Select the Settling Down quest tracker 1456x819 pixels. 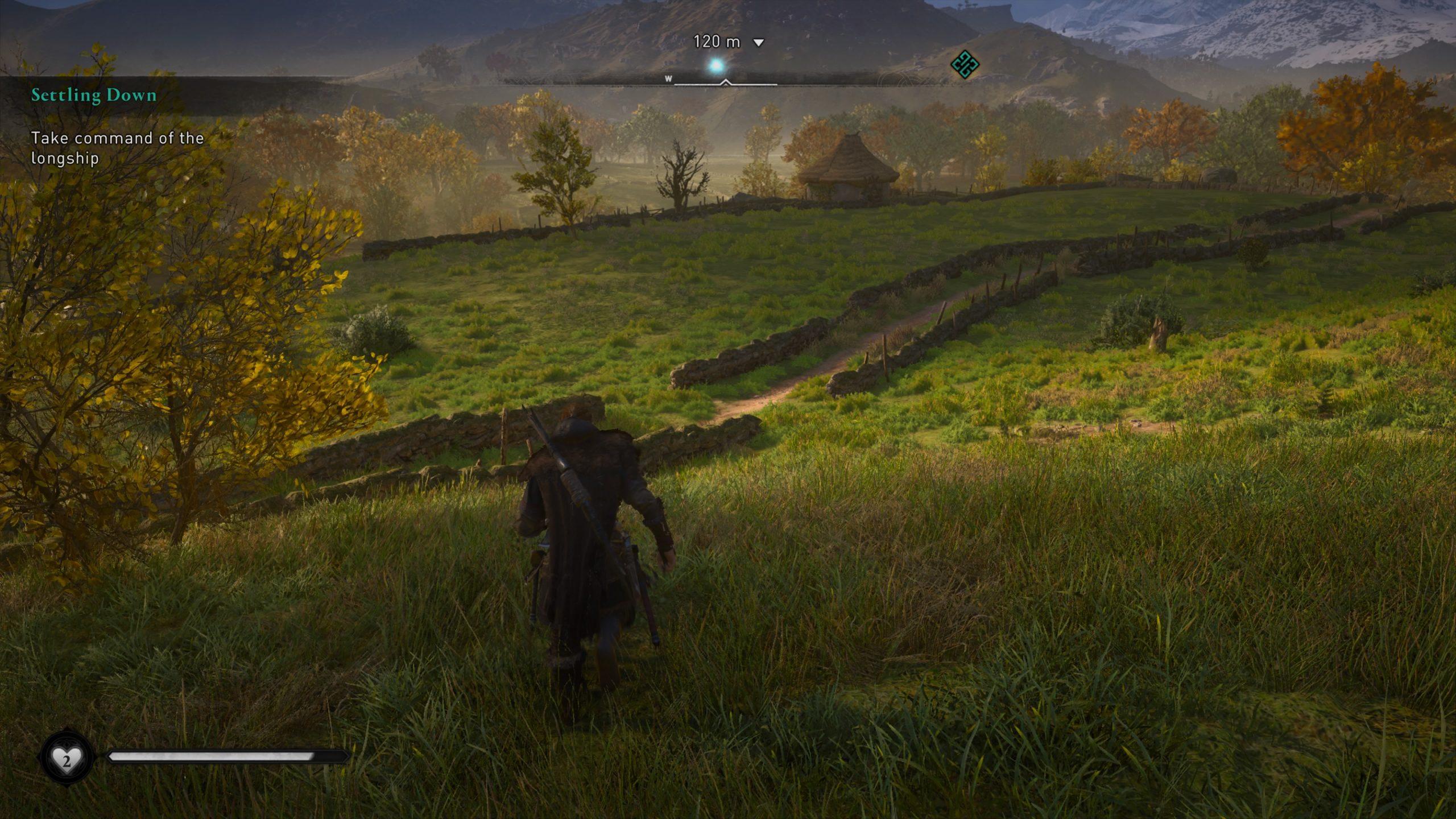pyautogui.click(x=94, y=95)
